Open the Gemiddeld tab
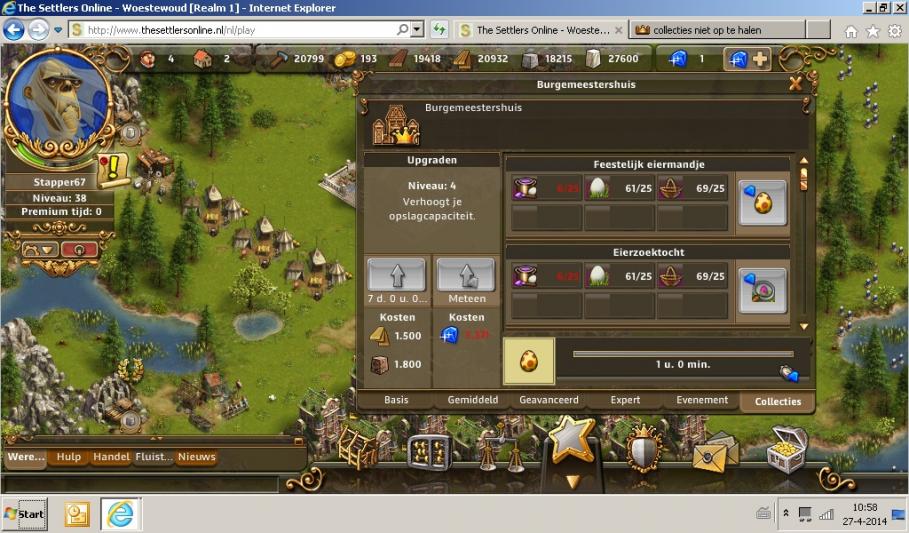The width and height of the screenshot is (909, 533). tap(473, 400)
